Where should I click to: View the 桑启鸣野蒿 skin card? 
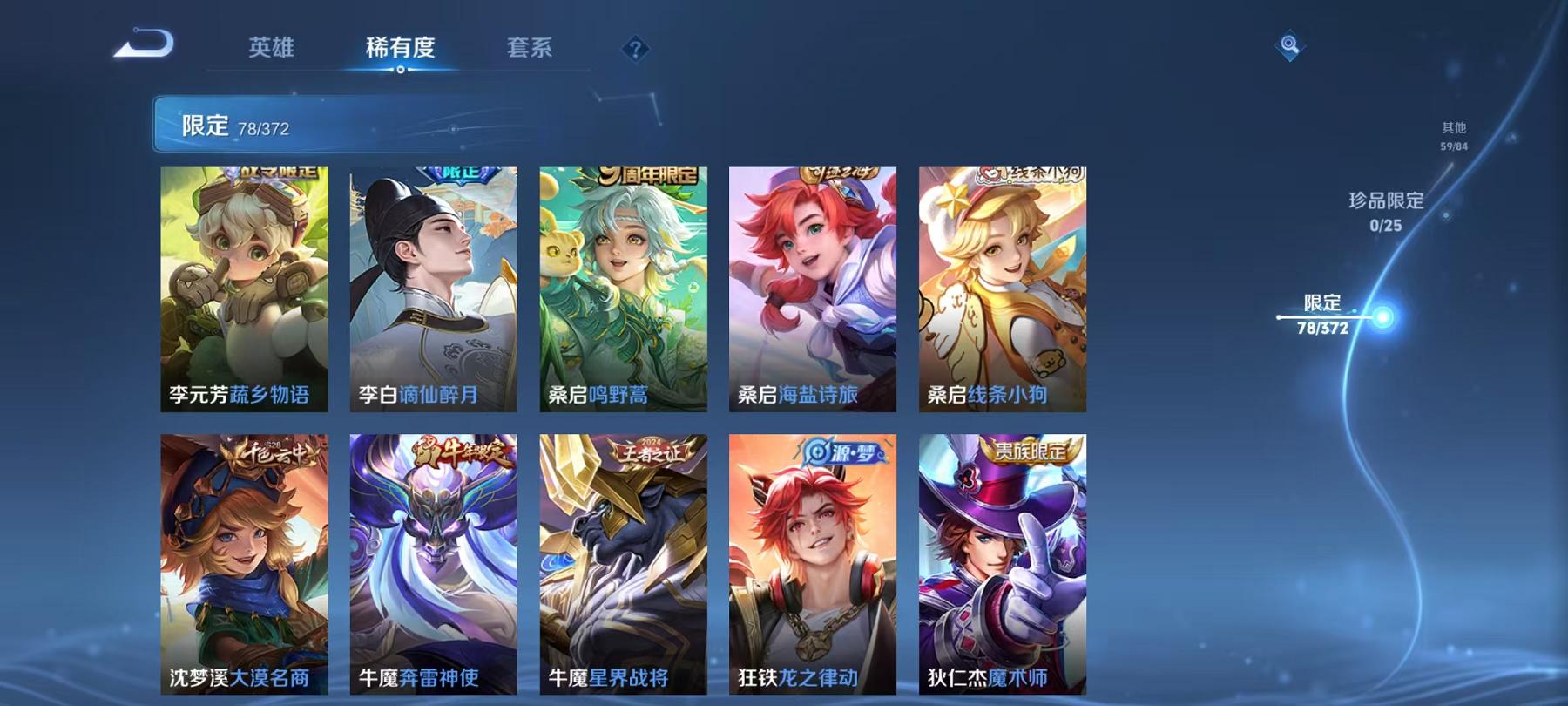tap(625, 288)
